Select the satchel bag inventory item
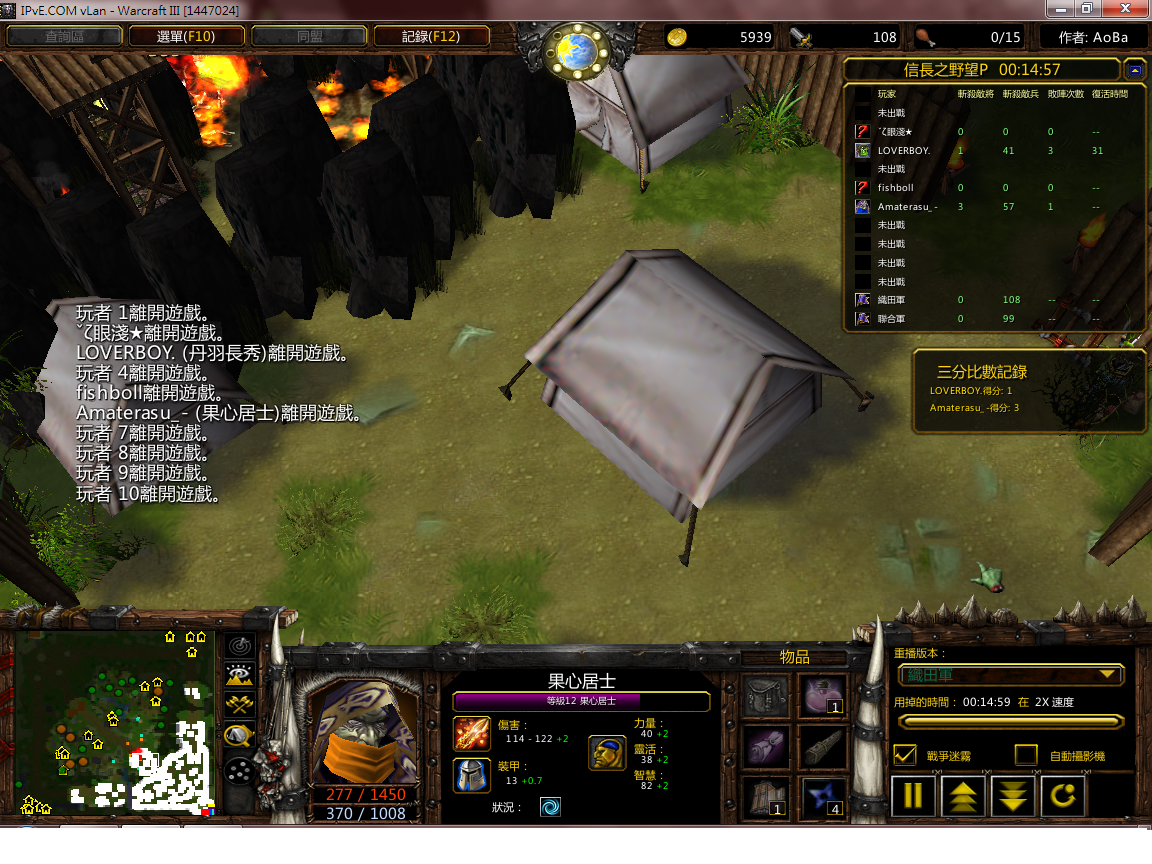1152x864 pixels. click(x=766, y=697)
